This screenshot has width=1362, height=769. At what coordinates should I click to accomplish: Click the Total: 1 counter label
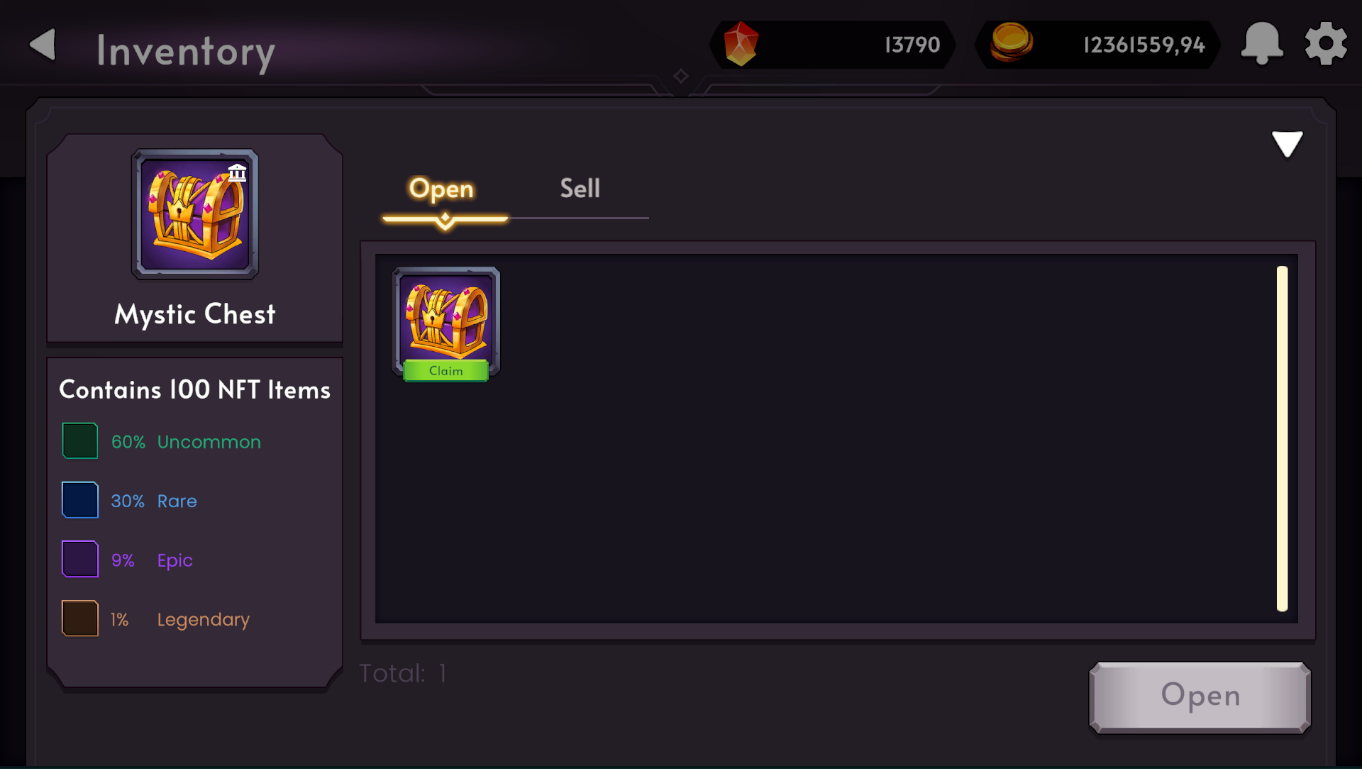(401, 673)
